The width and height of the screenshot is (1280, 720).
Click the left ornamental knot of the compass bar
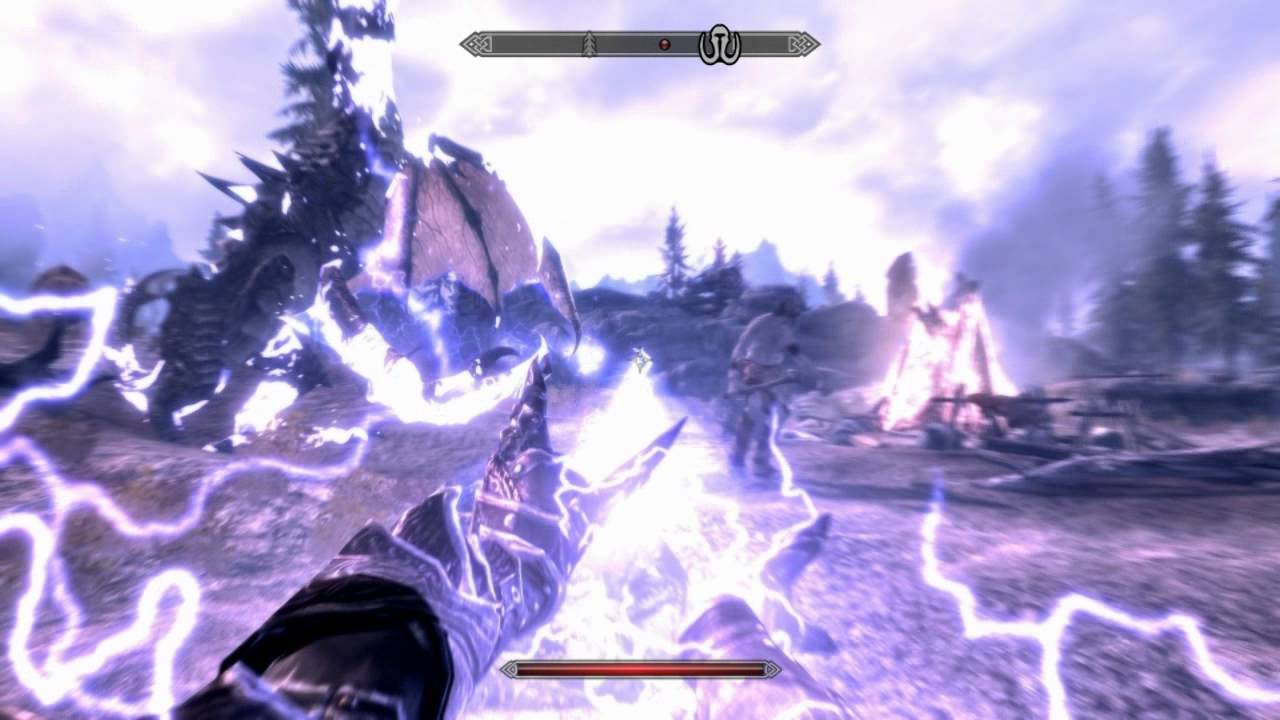477,43
